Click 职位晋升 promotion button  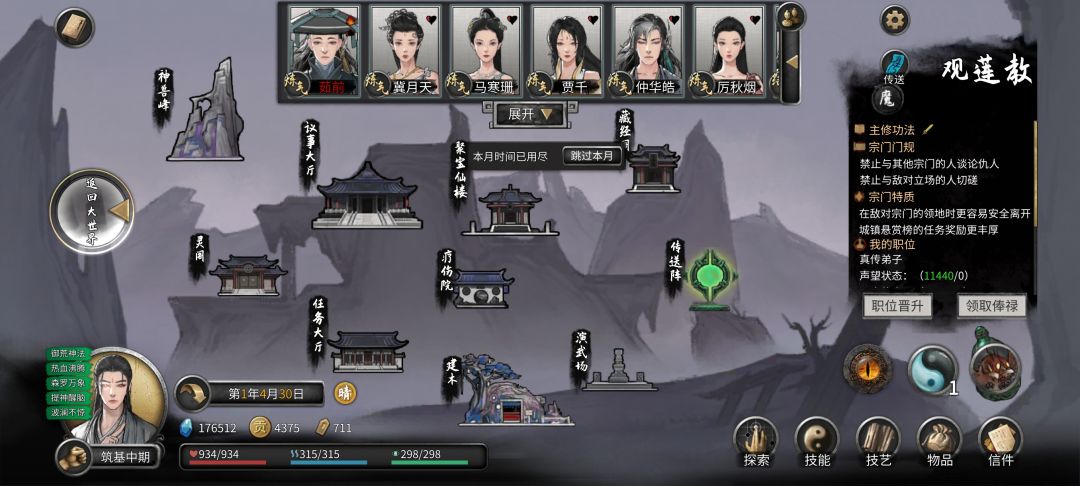tap(897, 306)
